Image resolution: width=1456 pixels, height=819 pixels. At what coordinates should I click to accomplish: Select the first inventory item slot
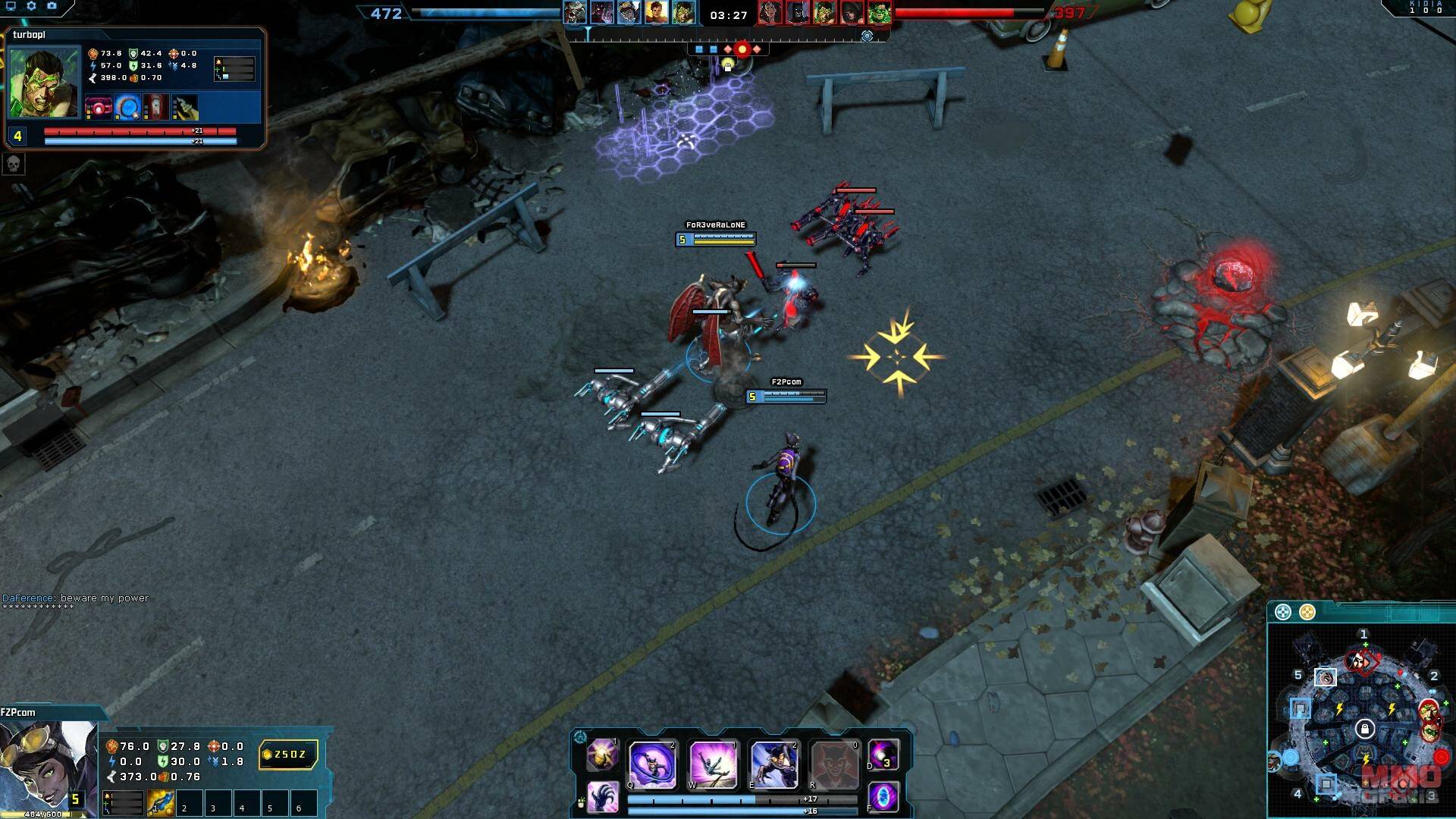click(161, 803)
